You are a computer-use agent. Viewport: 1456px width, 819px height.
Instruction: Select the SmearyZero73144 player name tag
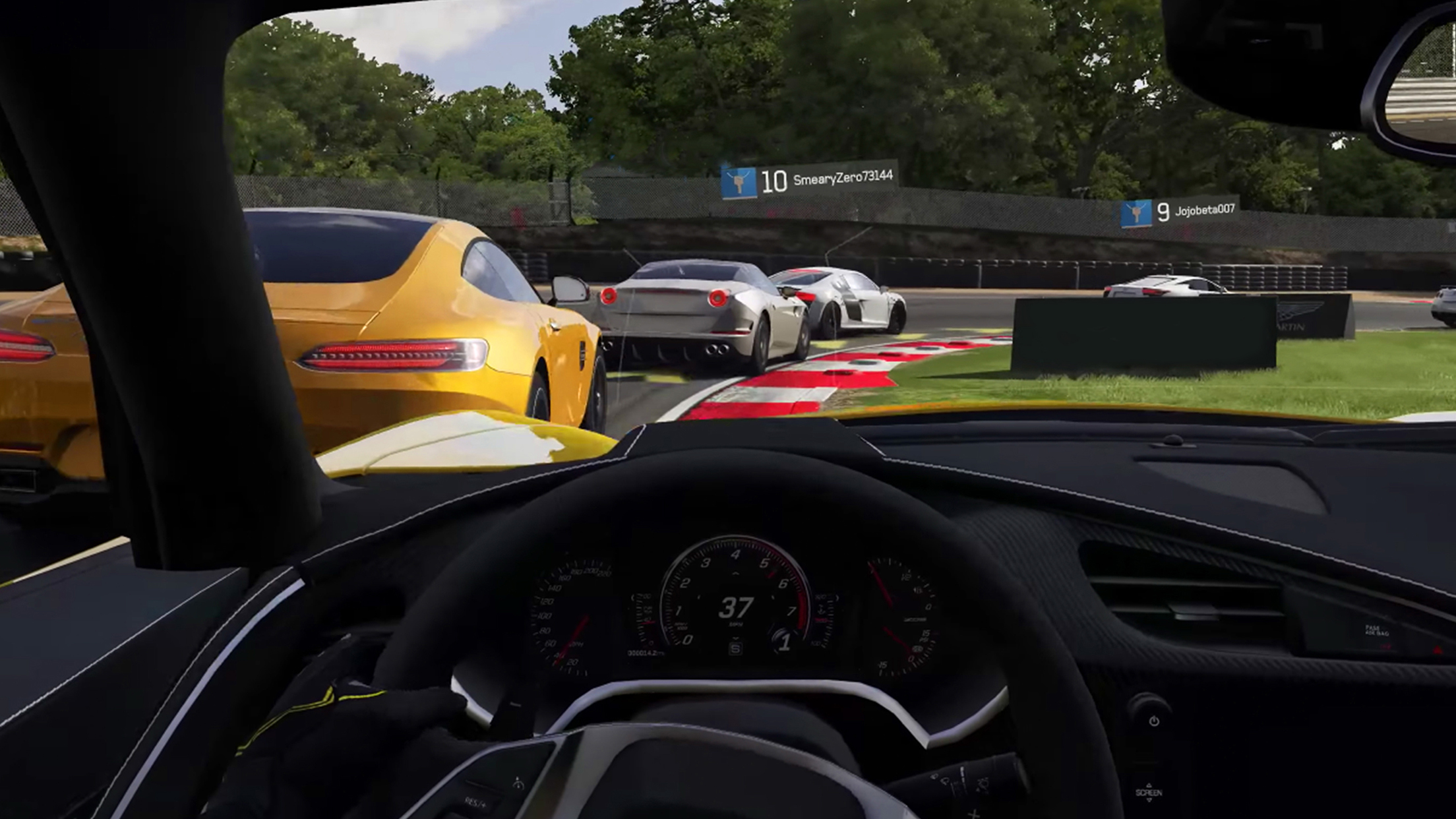click(808, 179)
